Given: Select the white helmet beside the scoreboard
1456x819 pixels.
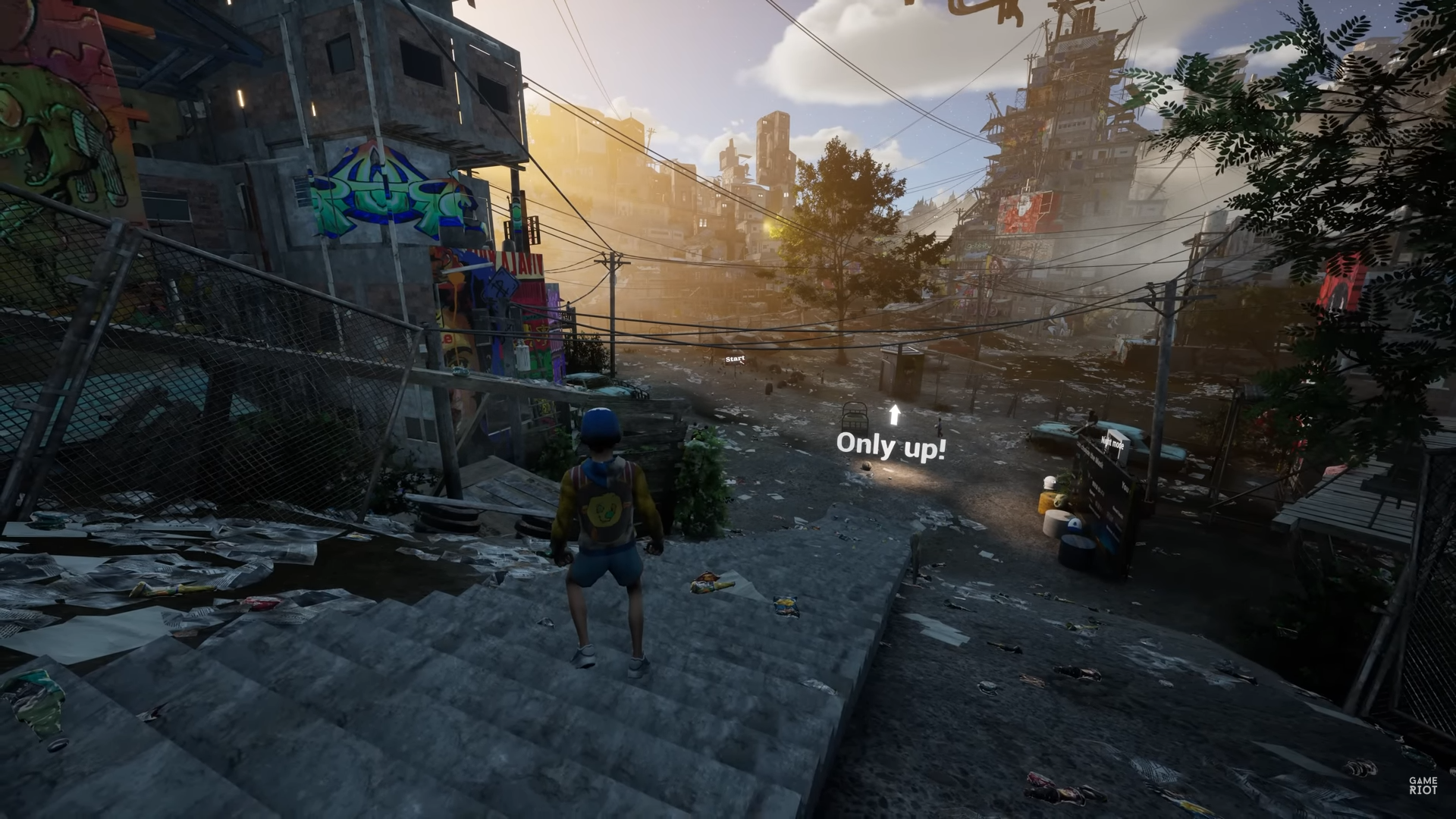Looking at the screenshot, I should (1050, 484).
